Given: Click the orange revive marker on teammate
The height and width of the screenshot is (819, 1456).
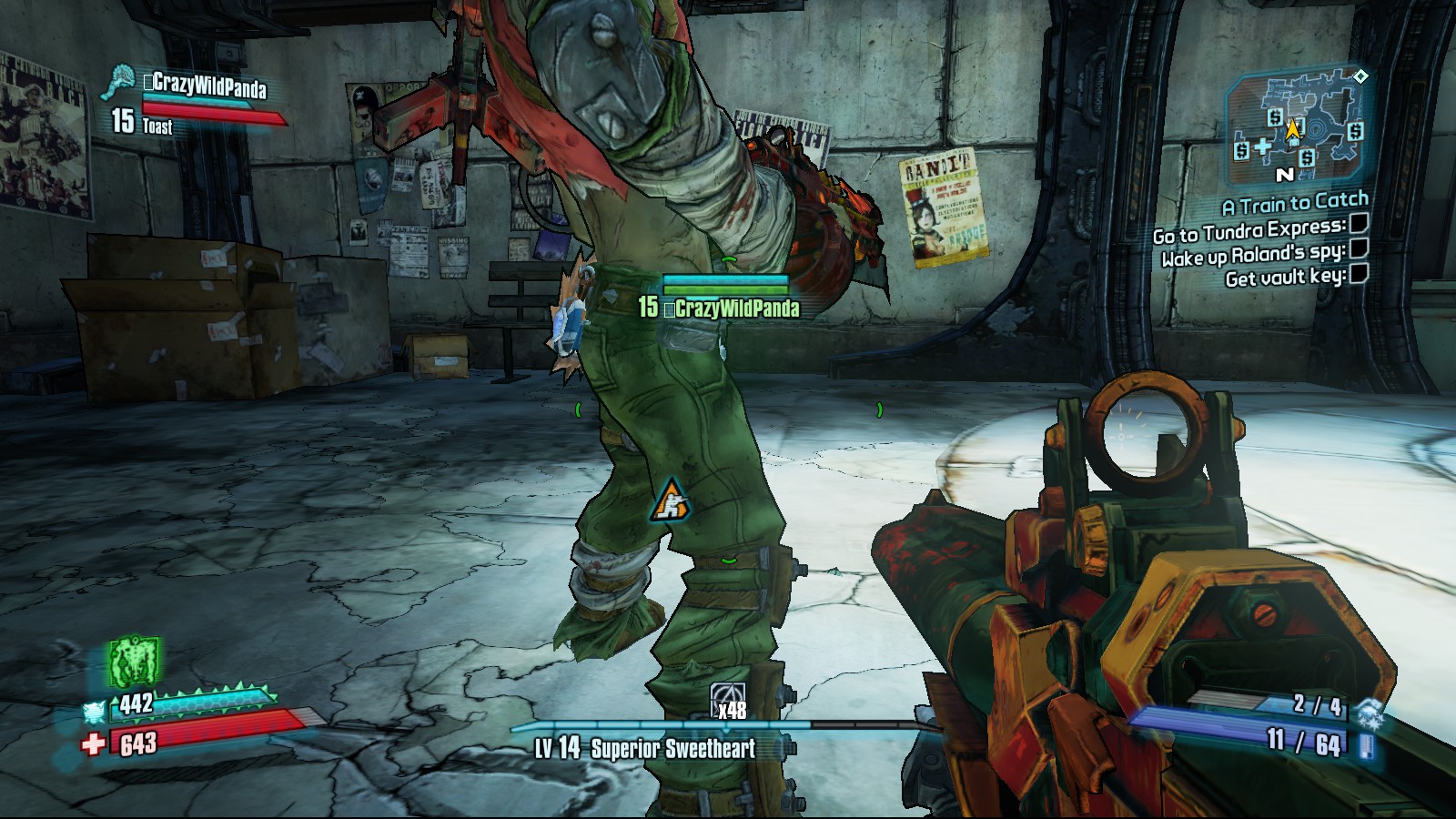Looking at the screenshot, I should (x=671, y=500).
